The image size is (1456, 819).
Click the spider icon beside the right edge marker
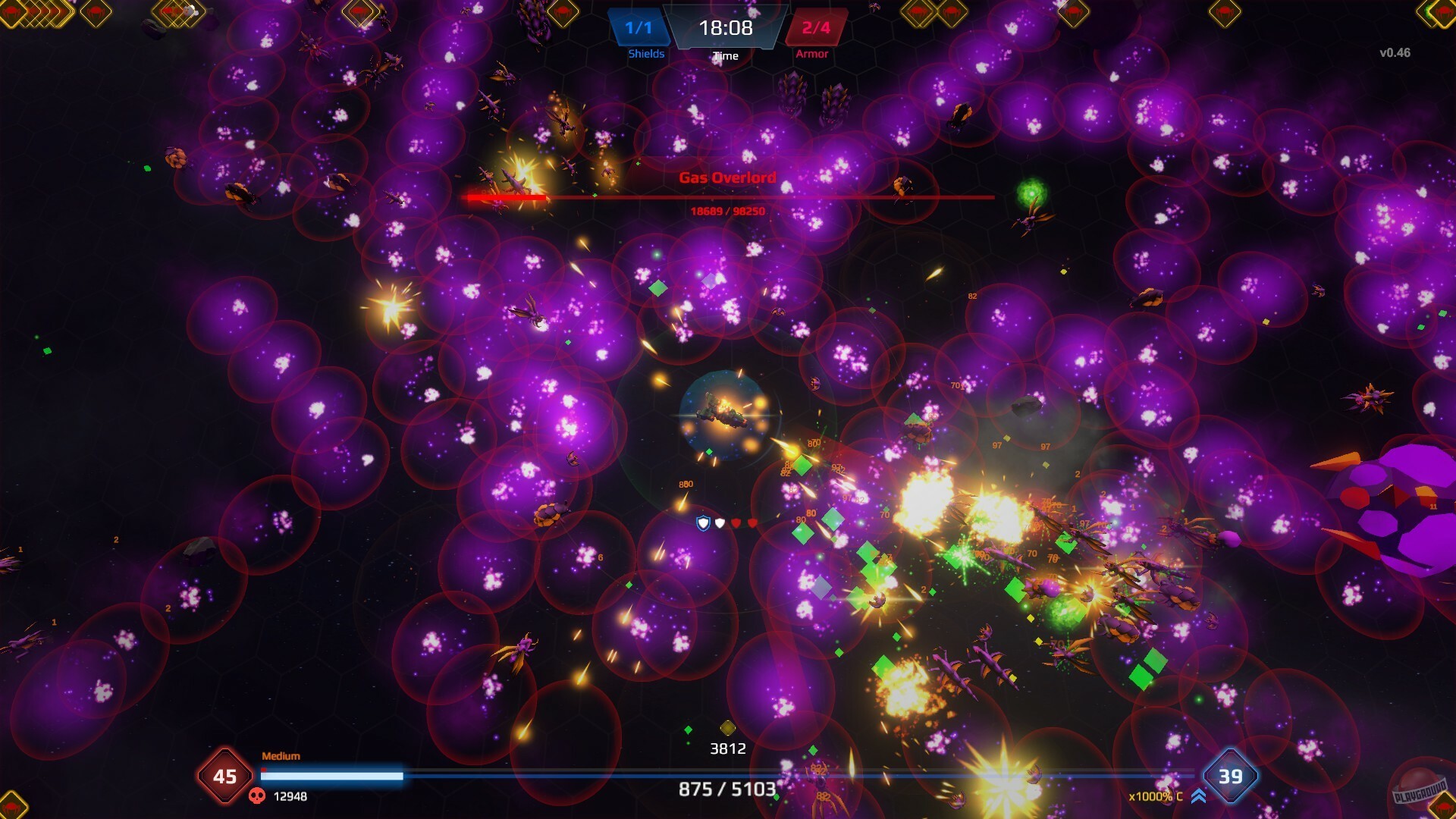1441,808
